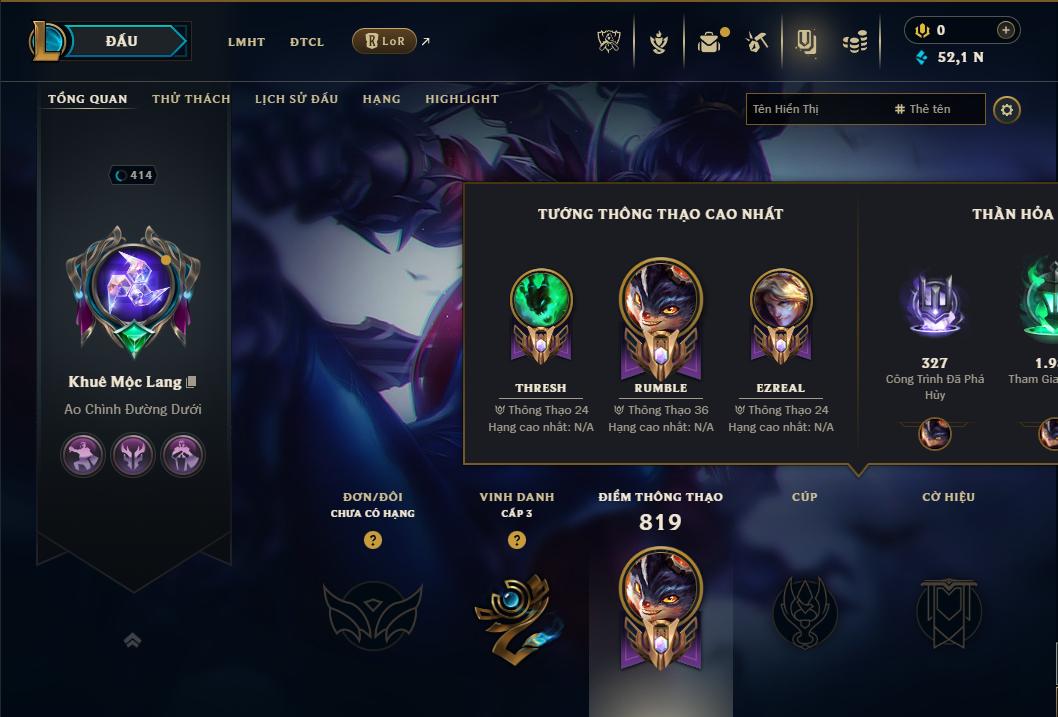This screenshot has height=717, width=1058.
Task: Add RP with the plus button
Action: [x=1005, y=30]
